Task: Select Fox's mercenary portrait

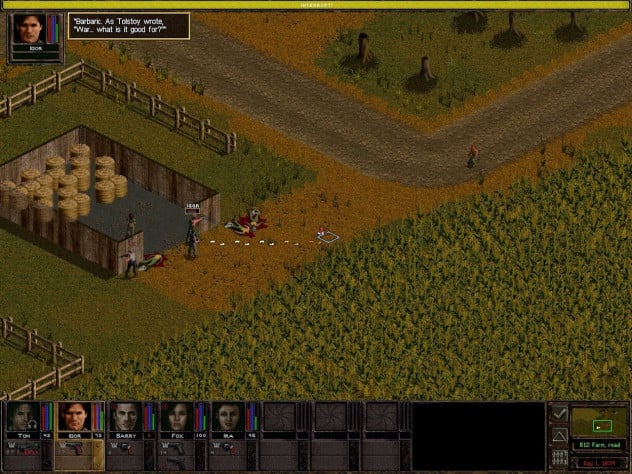Action: pos(174,418)
